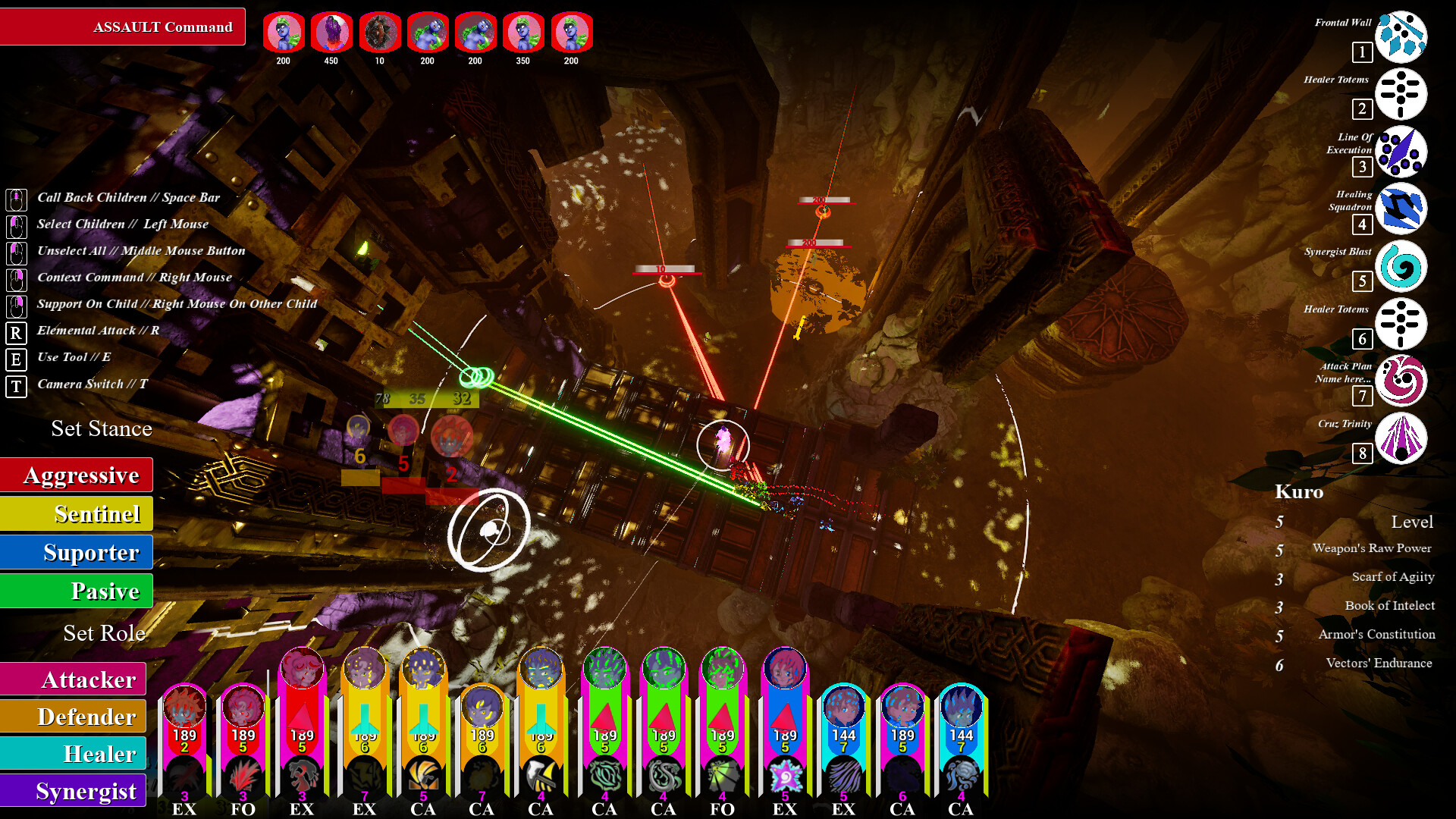Choose the Synergist role
The width and height of the screenshot is (1456, 819).
pos(74,791)
